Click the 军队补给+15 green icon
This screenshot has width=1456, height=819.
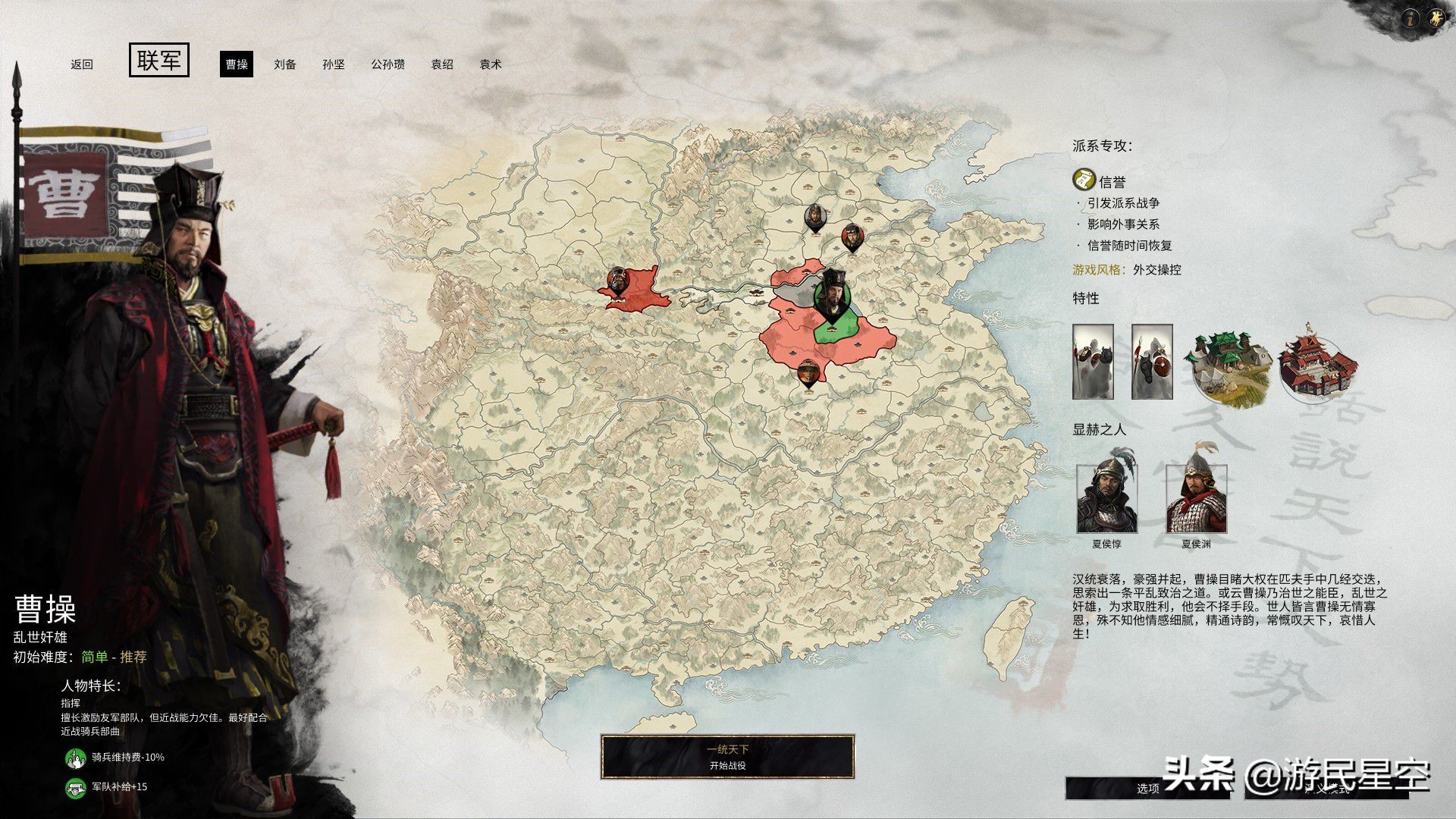[x=75, y=789]
